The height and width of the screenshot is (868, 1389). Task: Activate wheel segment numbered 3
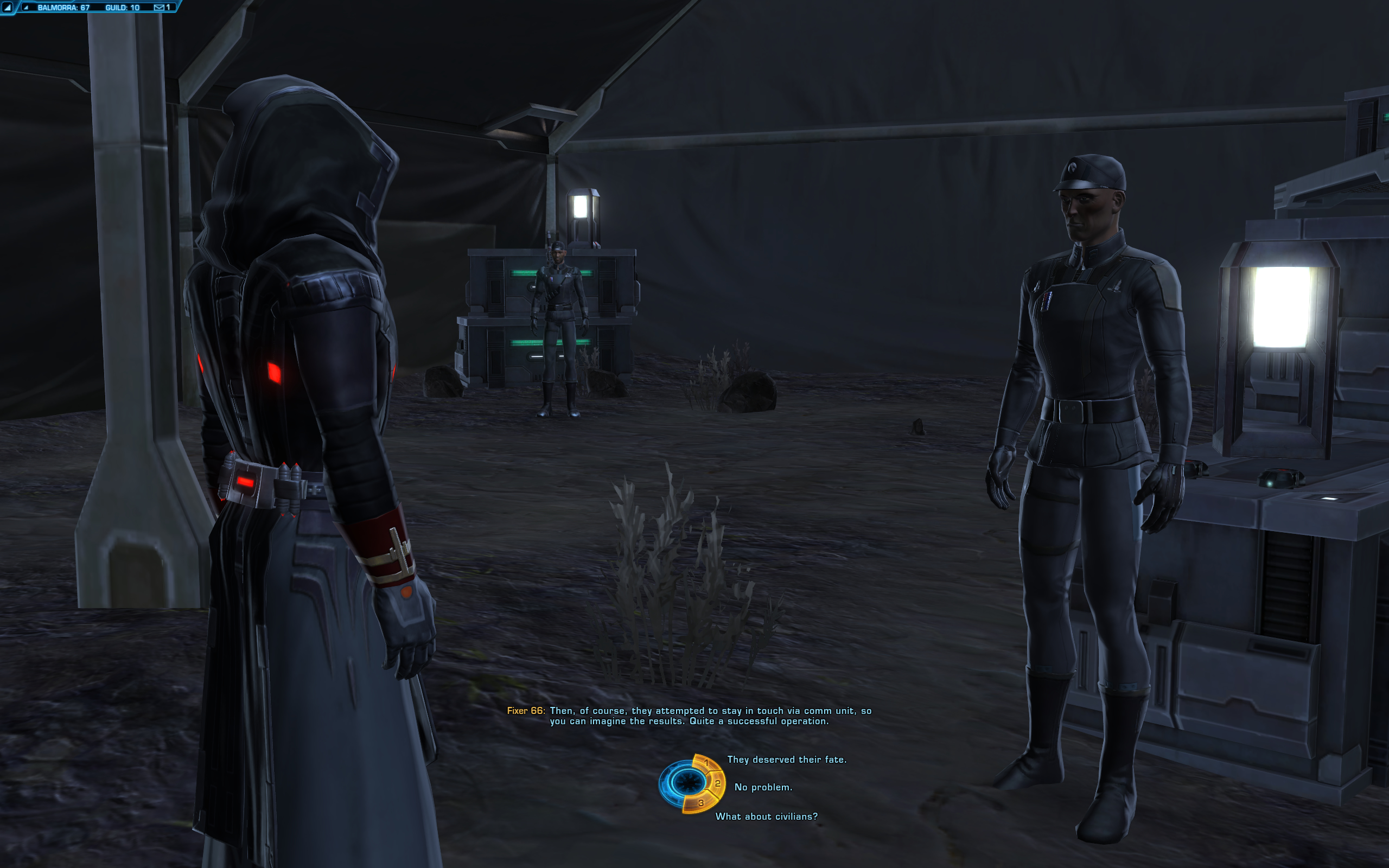point(700,803)
